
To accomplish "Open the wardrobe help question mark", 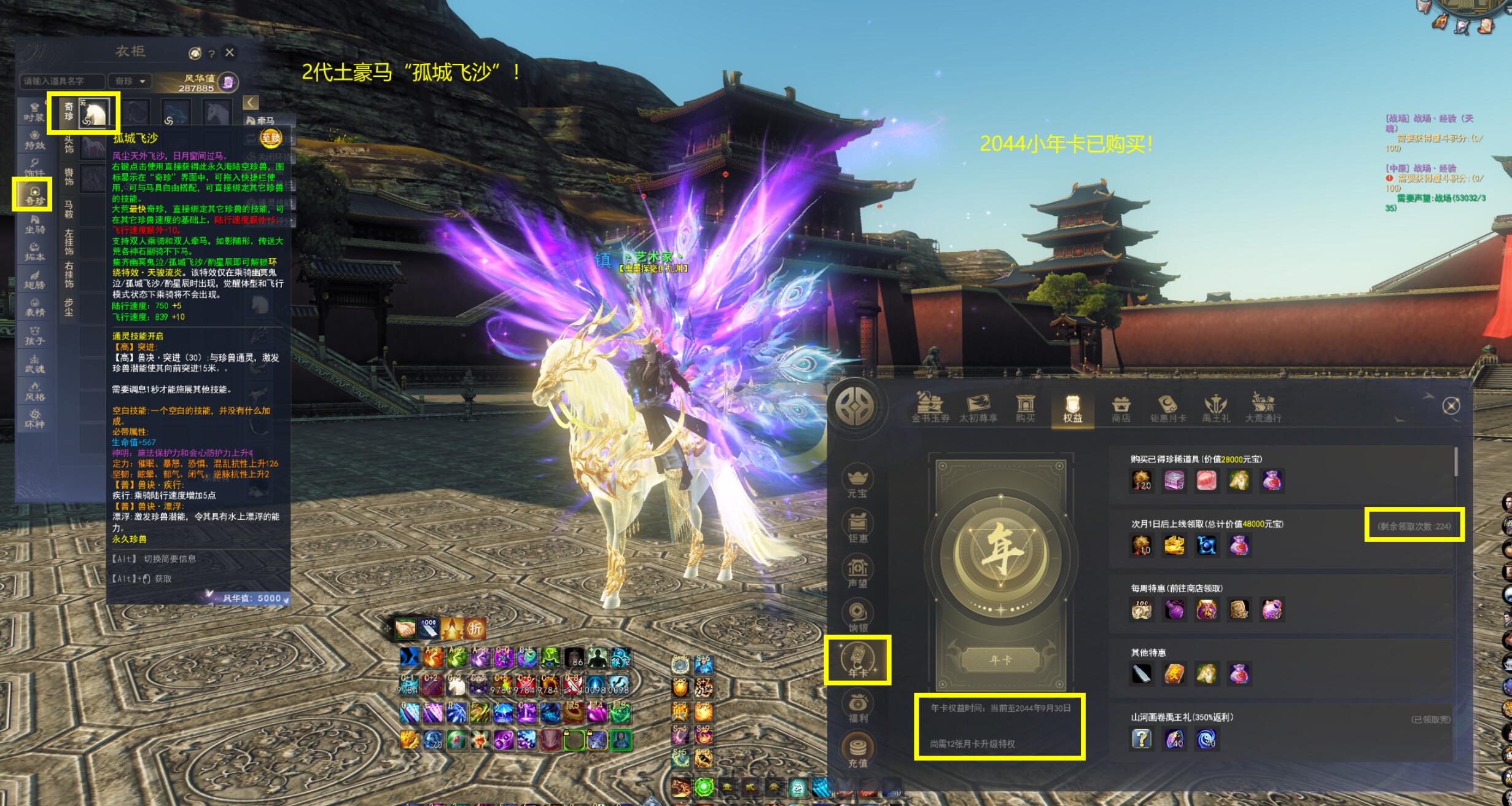I will (211, 54).
